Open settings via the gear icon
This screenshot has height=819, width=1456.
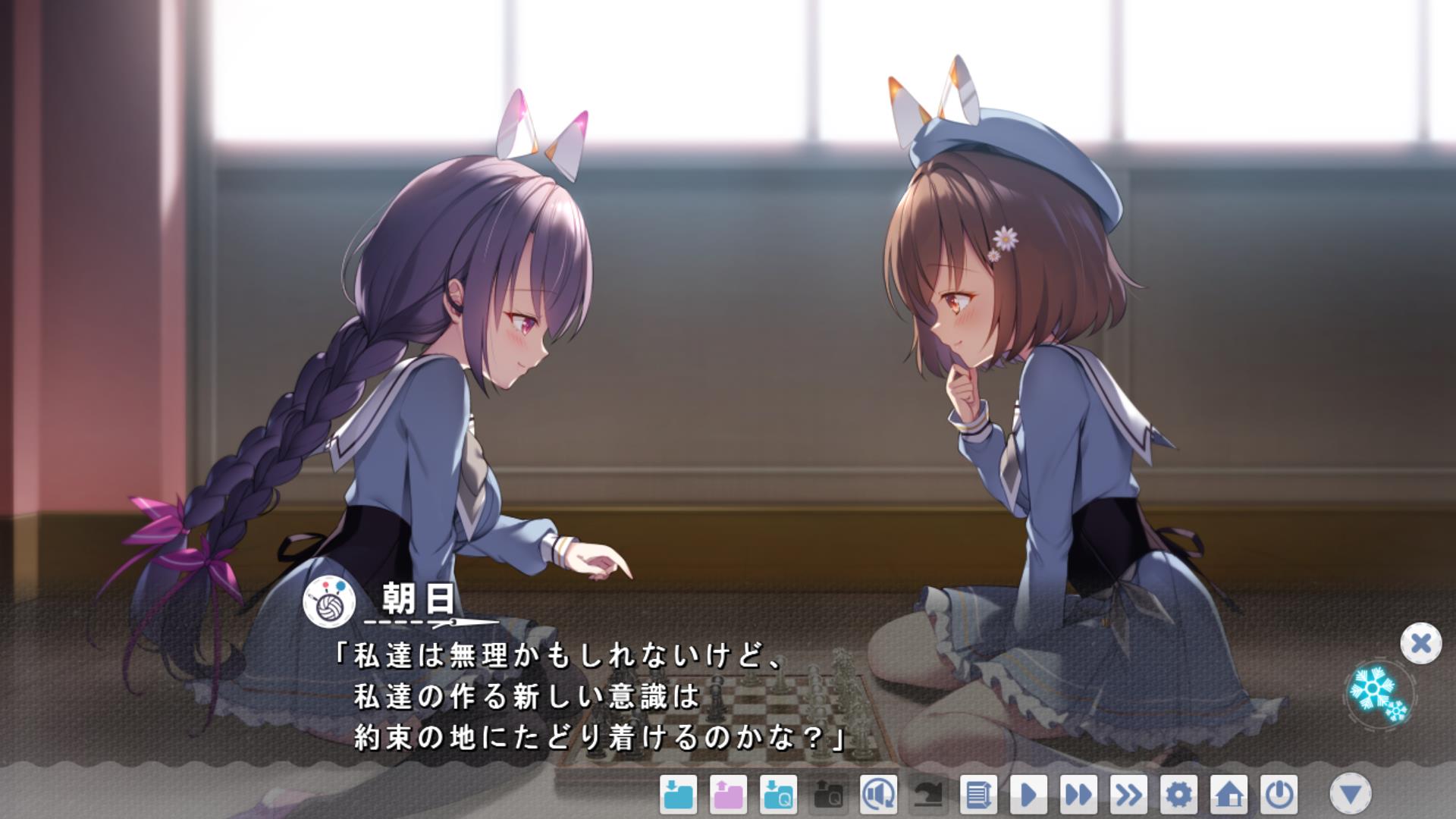click(x=1178, y=795)
